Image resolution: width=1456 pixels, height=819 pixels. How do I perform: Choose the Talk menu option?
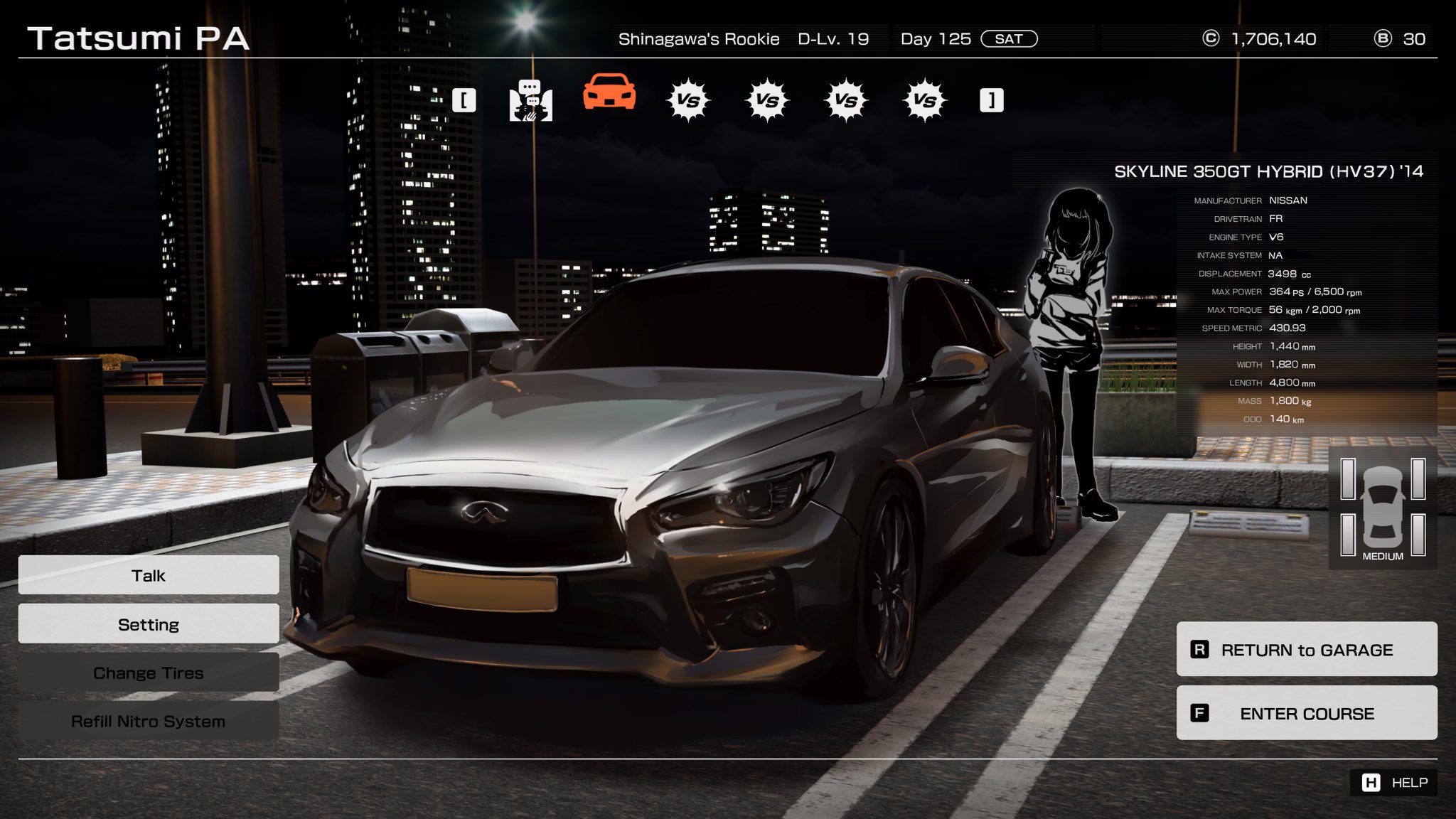[149, 575]
